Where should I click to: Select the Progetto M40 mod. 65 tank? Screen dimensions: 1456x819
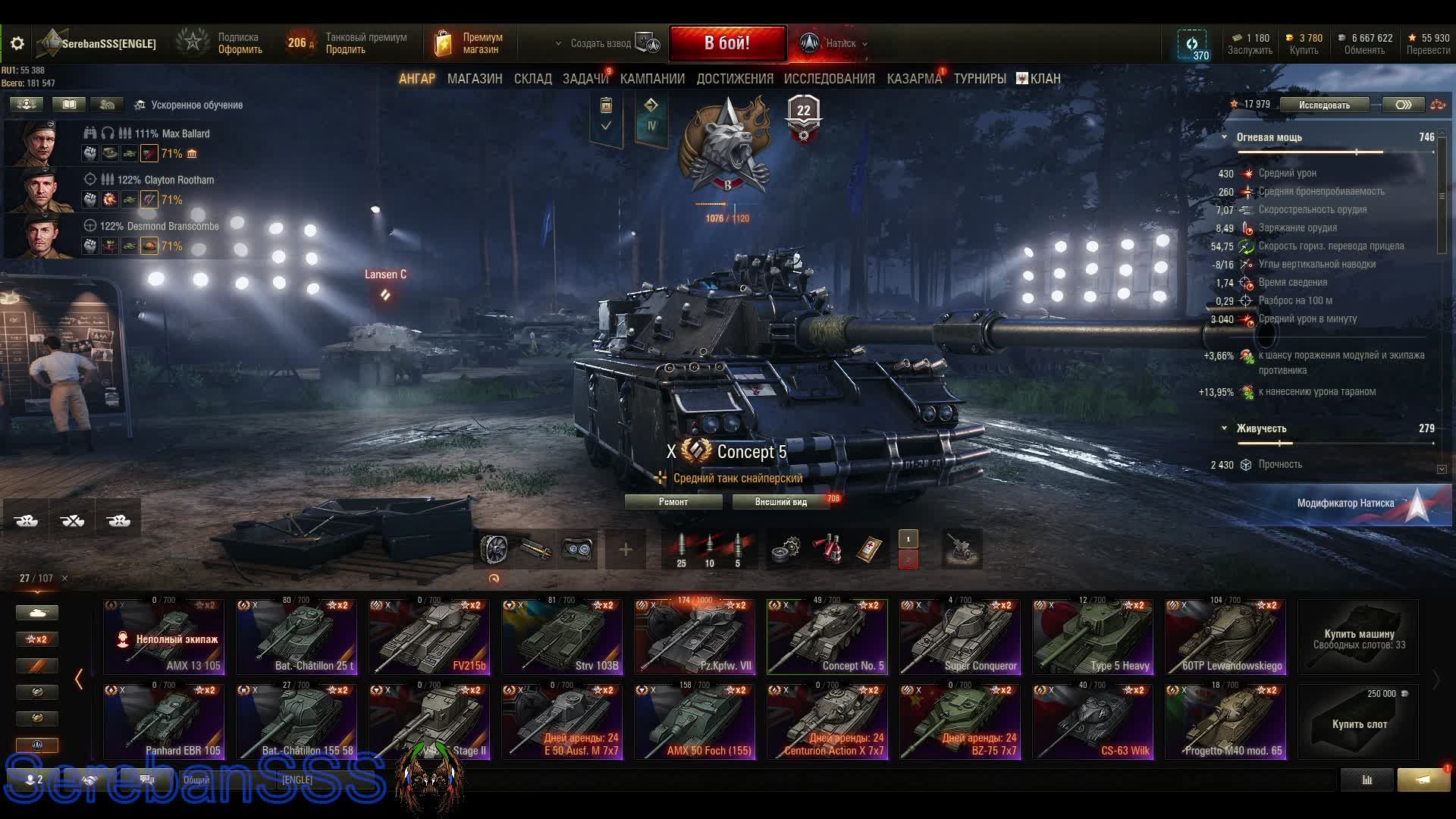coord(1225,722)
